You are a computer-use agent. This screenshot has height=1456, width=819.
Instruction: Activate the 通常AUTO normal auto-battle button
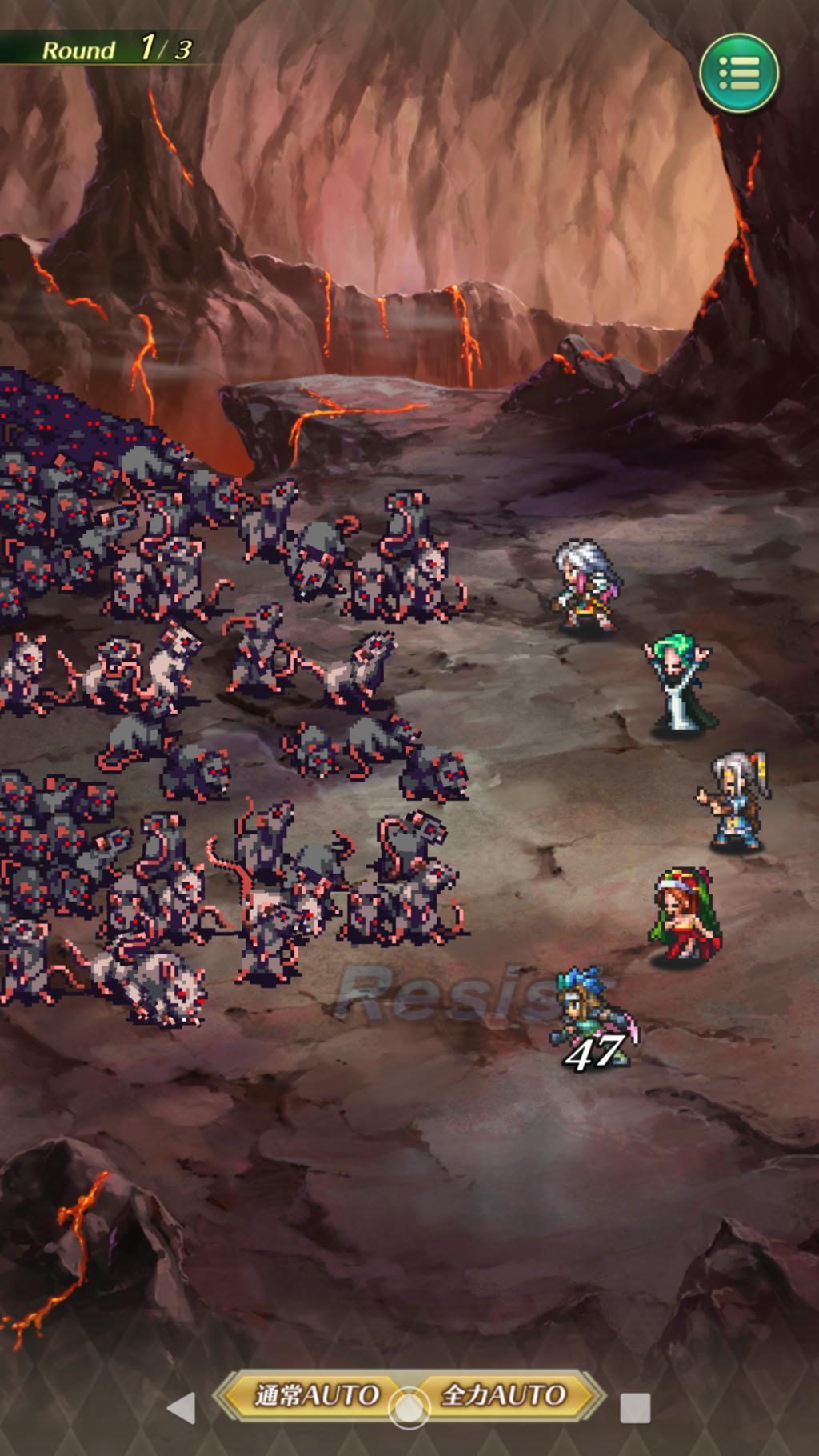pyautogui.click(x=314, y=1395)
